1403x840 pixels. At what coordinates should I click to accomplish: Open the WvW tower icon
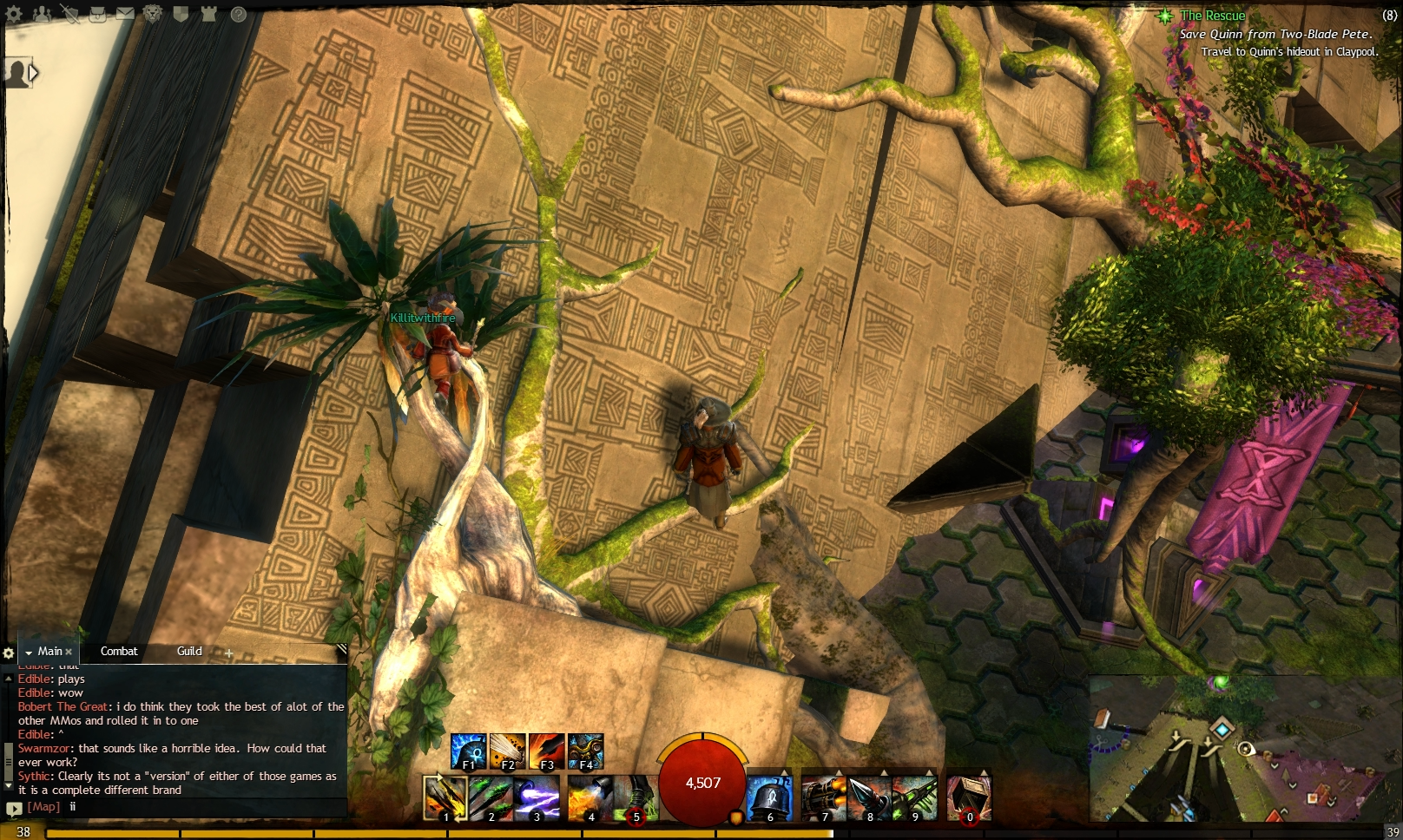210,14
